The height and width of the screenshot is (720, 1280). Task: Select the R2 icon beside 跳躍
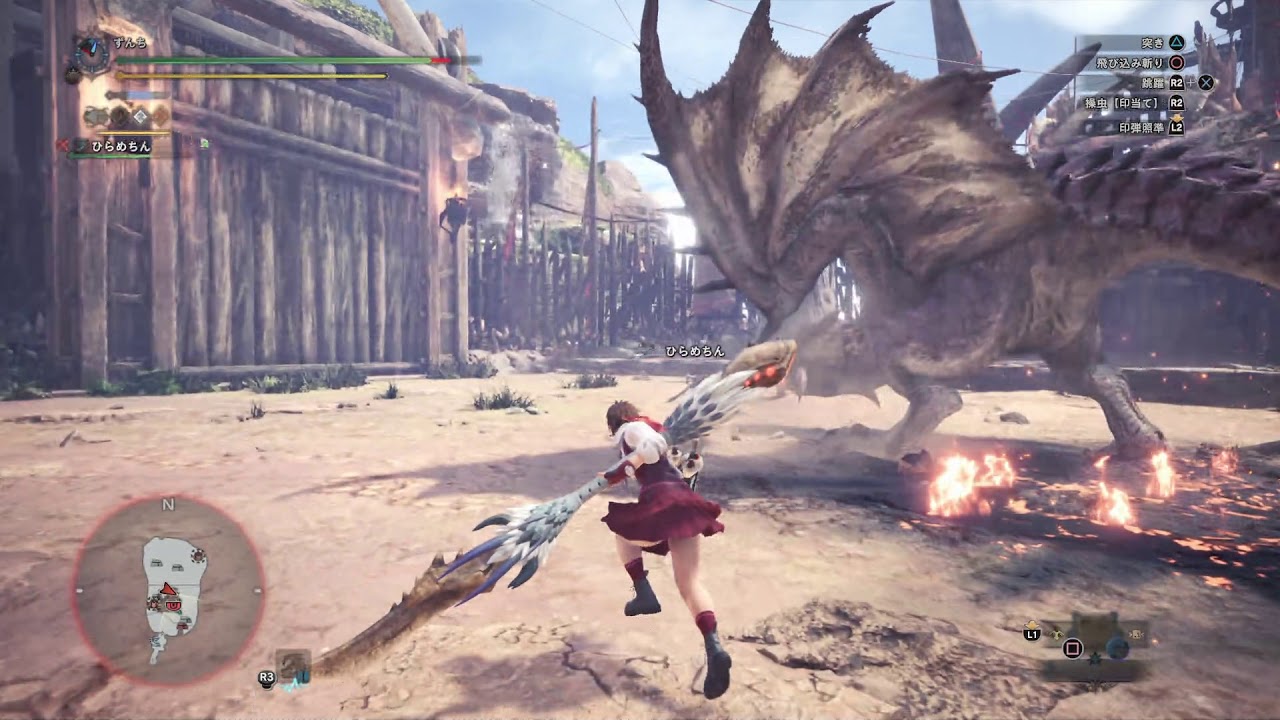[x=1176, y=84]
